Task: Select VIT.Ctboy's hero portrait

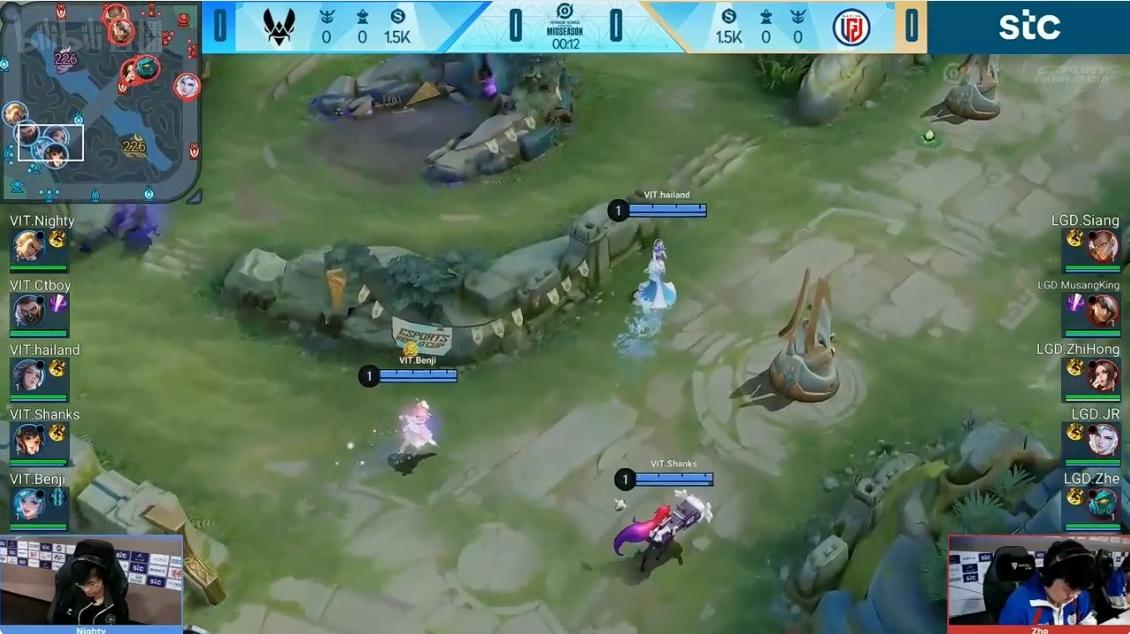Action: point(27,310)
